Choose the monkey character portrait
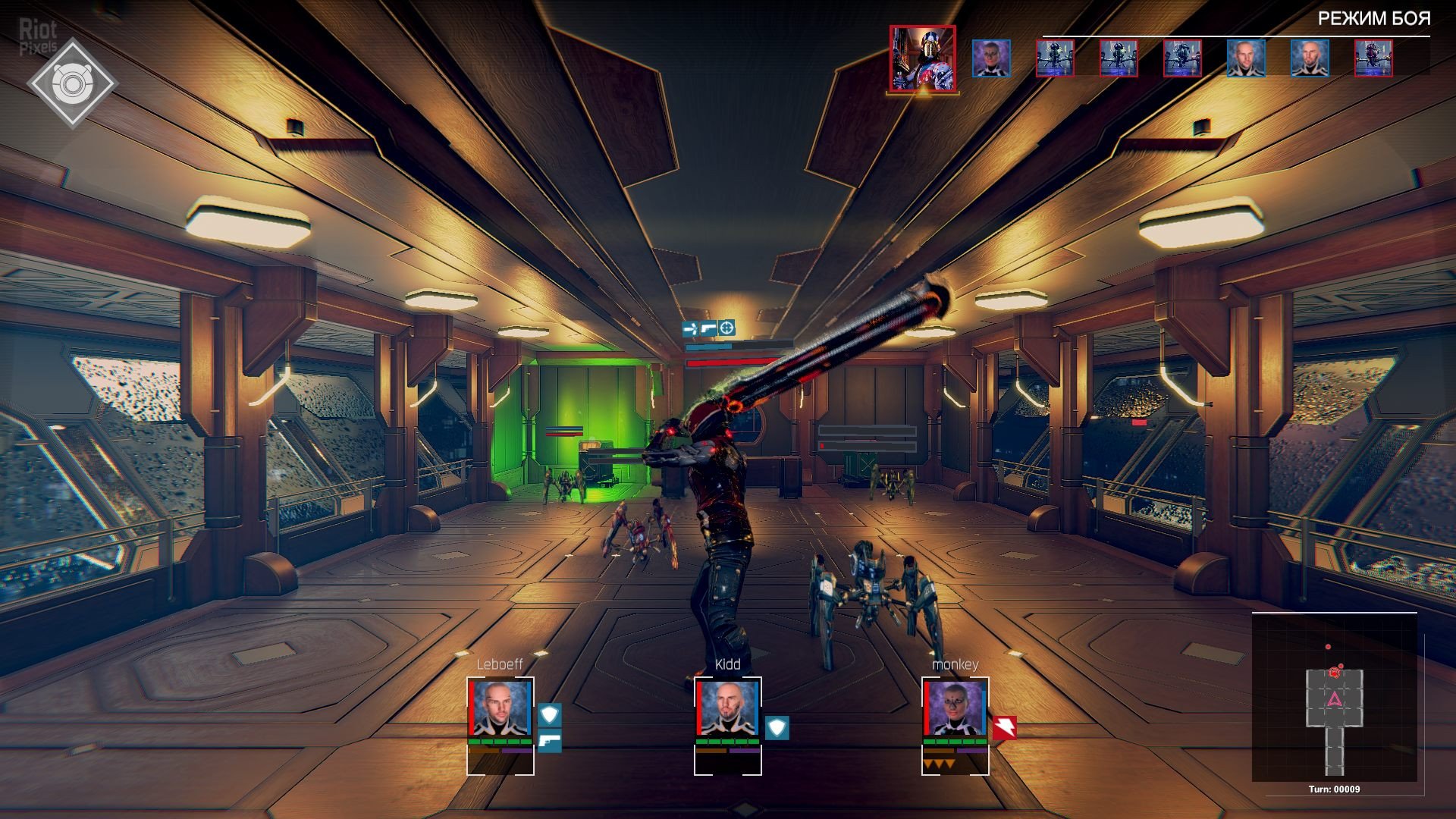Screen dimensions: 1456x819 pyautogui.click(x=955, y=709)
